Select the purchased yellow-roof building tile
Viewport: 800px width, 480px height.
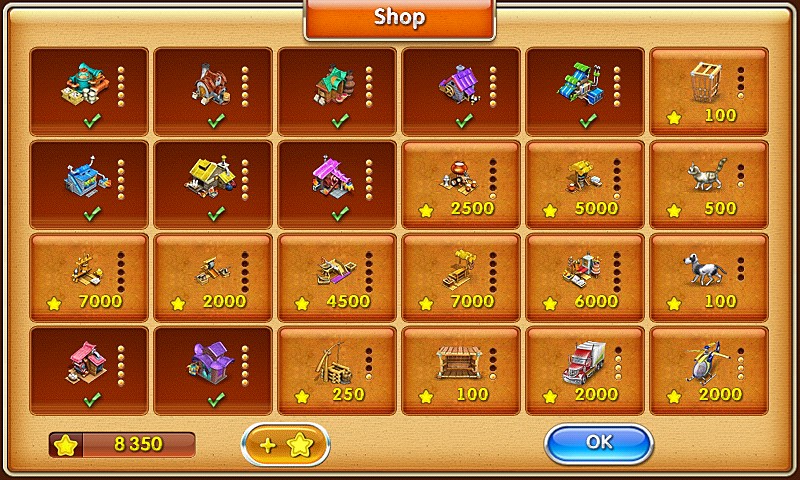(212, 184)
